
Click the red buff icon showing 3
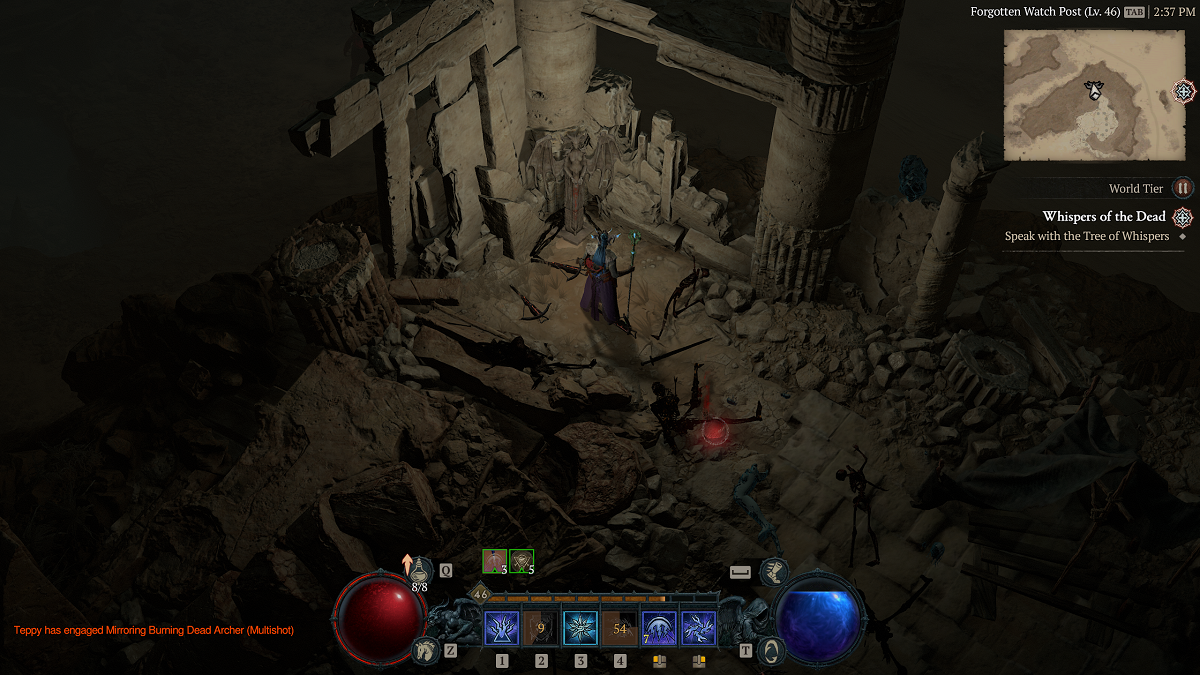coord(495,561)
